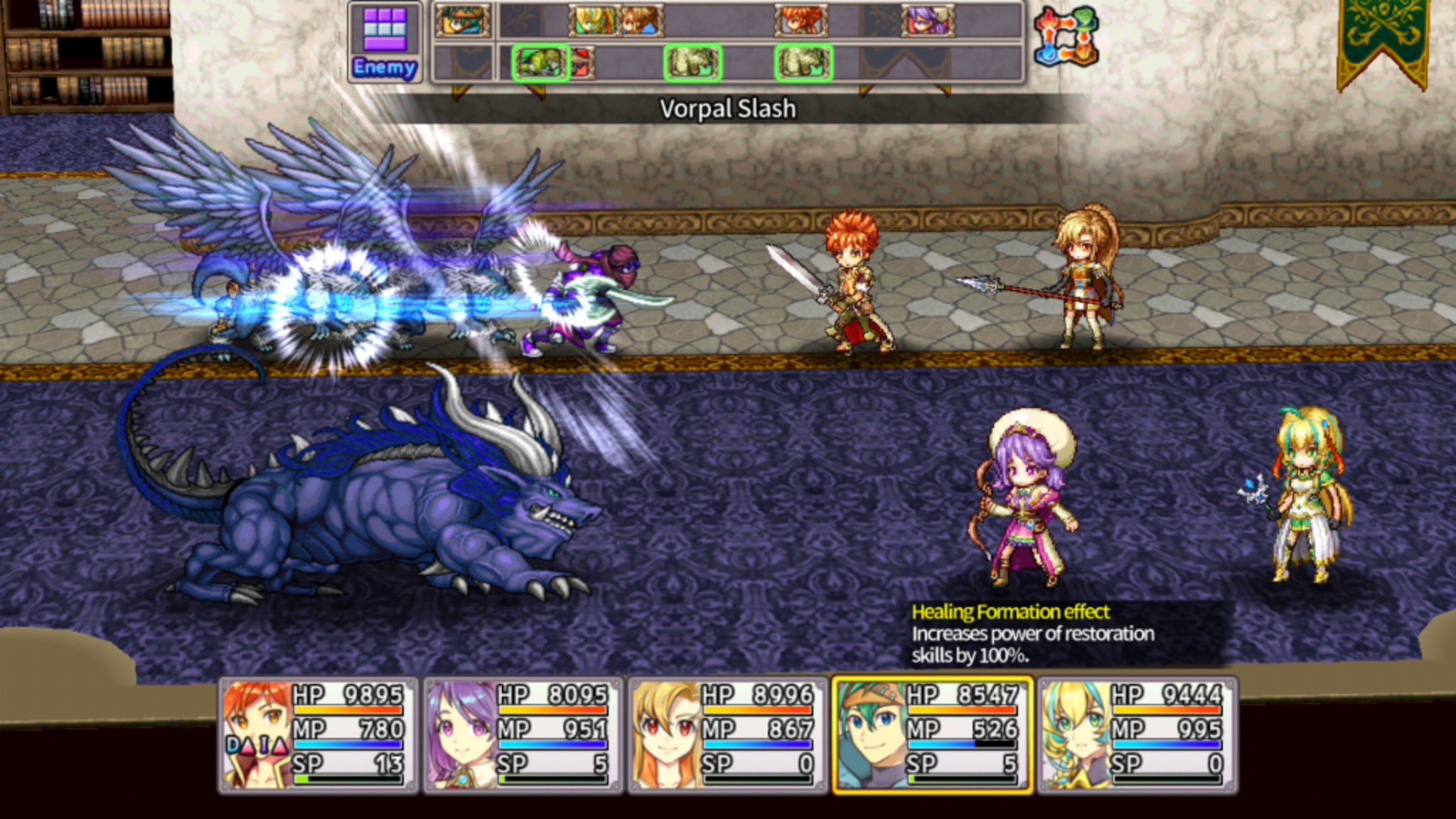The width and height of the screenshot is (1456, 819).
Task: Click the I status icon on first character card
Action: click(x=264, y=745)
